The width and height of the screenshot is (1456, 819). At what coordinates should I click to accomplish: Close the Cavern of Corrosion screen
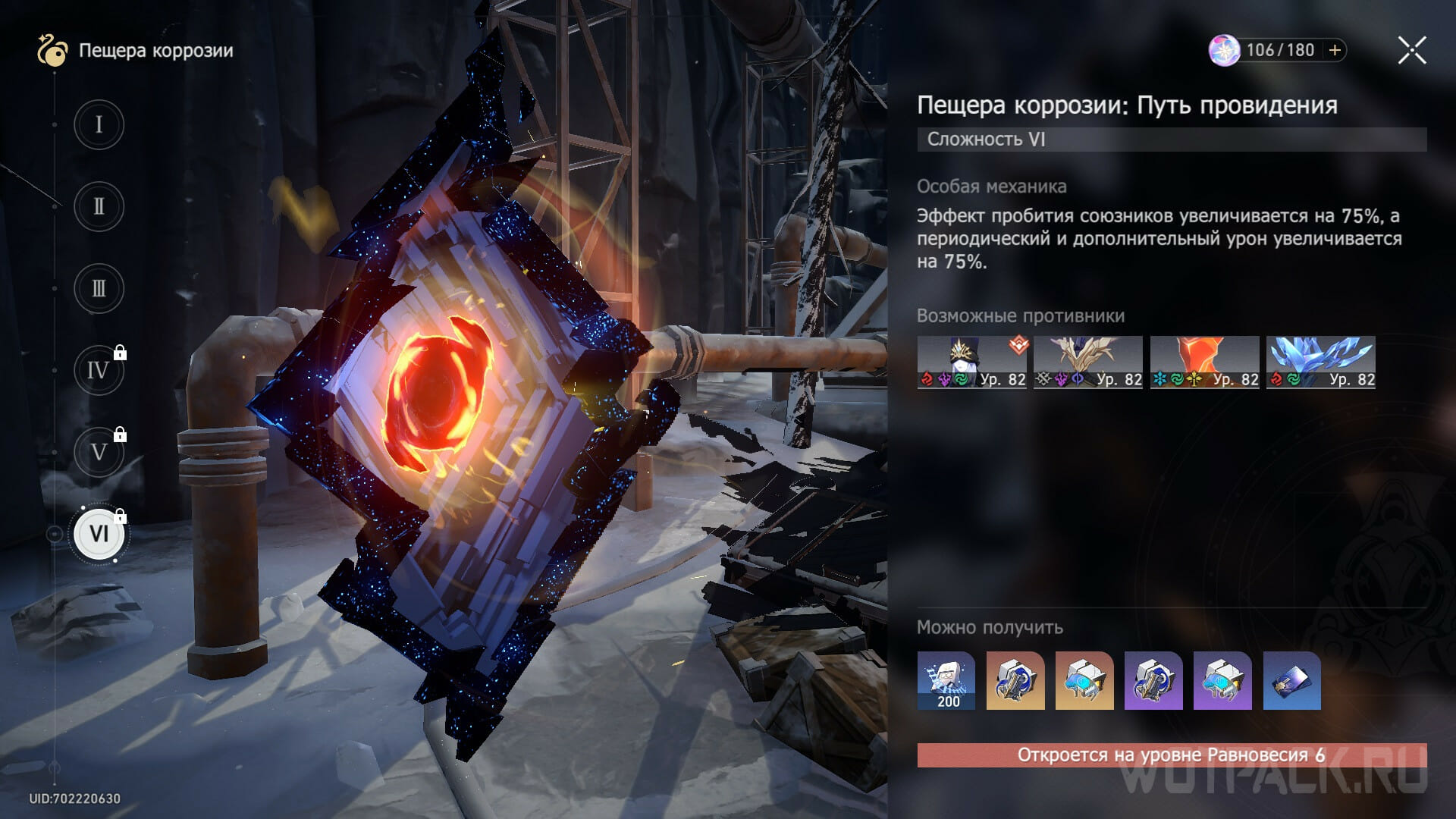[x=1411, y=51]
